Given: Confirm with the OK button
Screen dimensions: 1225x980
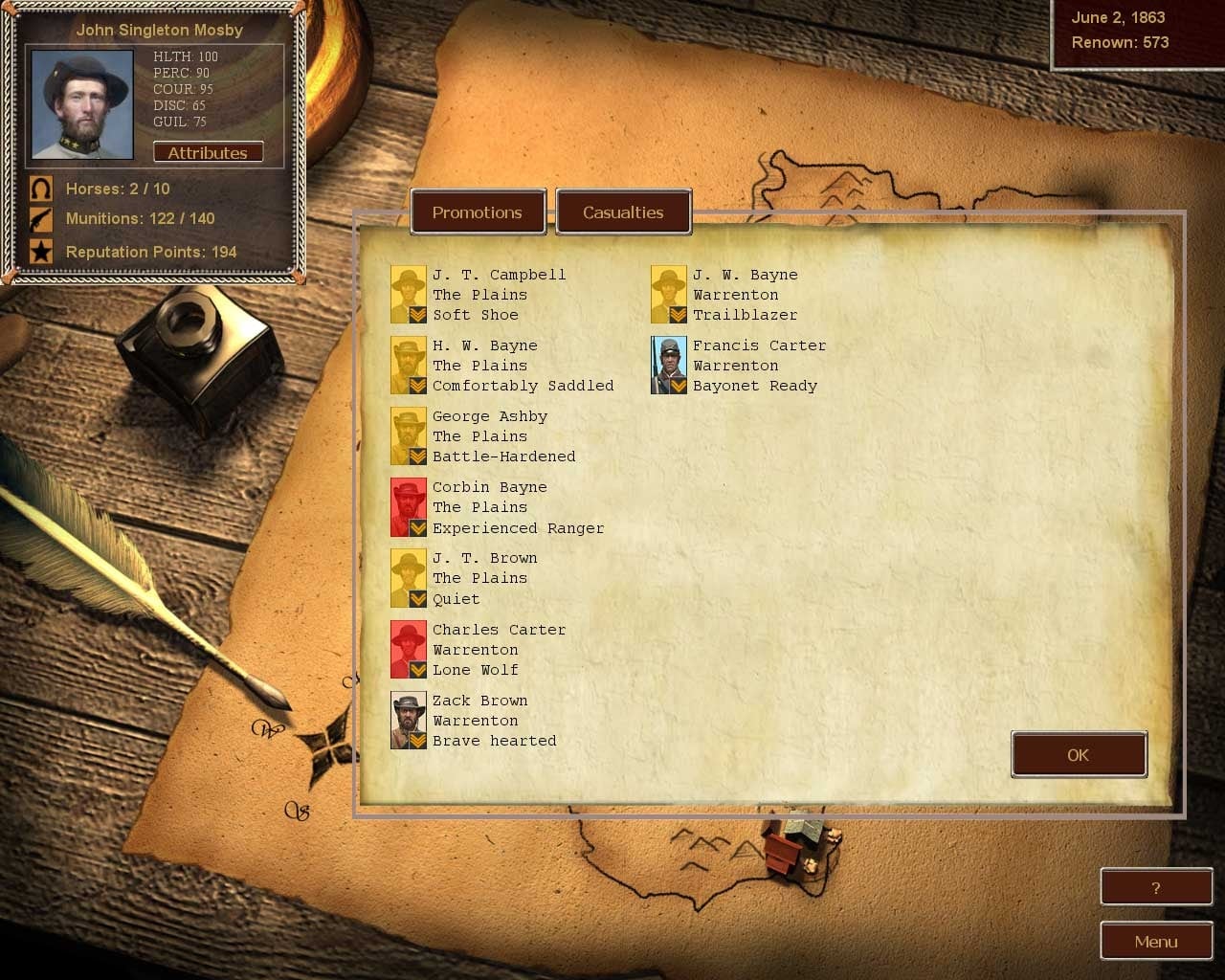Looking at the screenshot, I should [1079, 755].
